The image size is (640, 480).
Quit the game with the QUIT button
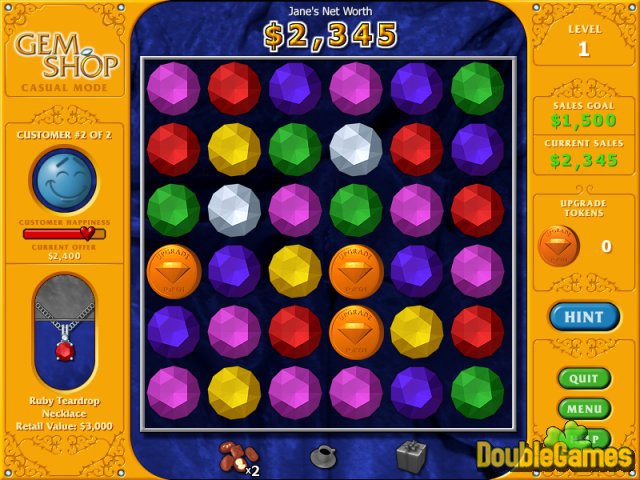583,379
